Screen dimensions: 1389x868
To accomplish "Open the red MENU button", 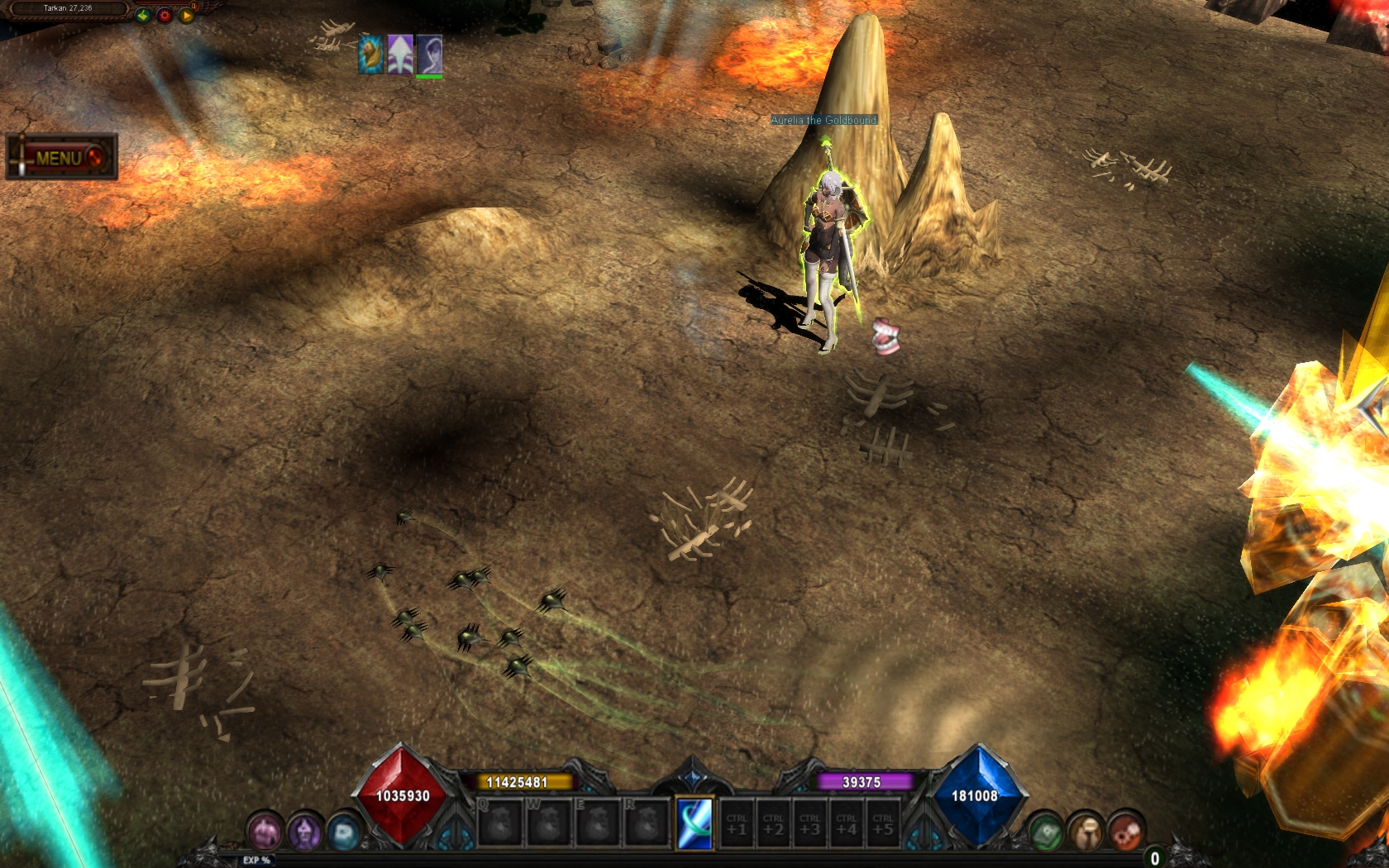I will [61, 157].
